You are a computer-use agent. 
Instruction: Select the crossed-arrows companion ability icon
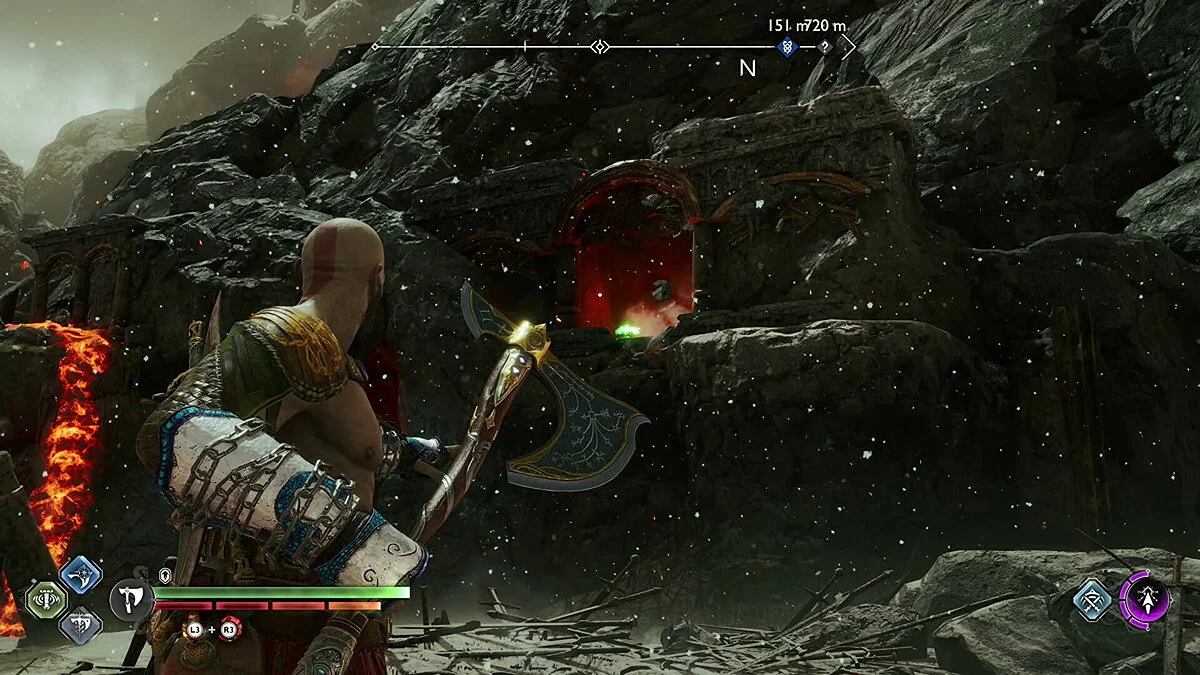coord(1093,600)
